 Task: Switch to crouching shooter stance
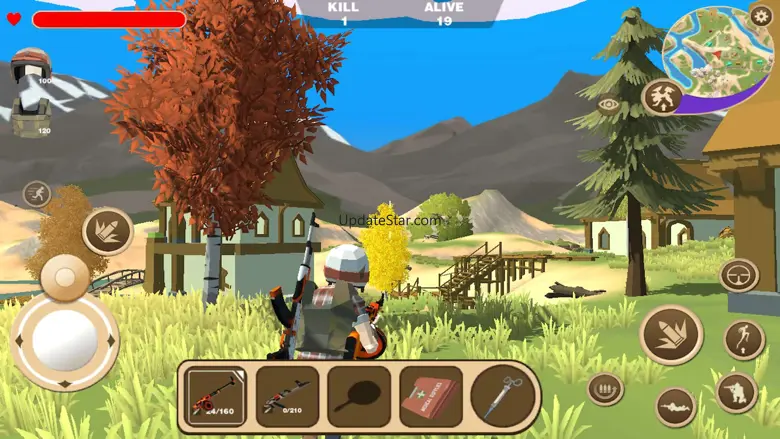[x=736, y=393]
